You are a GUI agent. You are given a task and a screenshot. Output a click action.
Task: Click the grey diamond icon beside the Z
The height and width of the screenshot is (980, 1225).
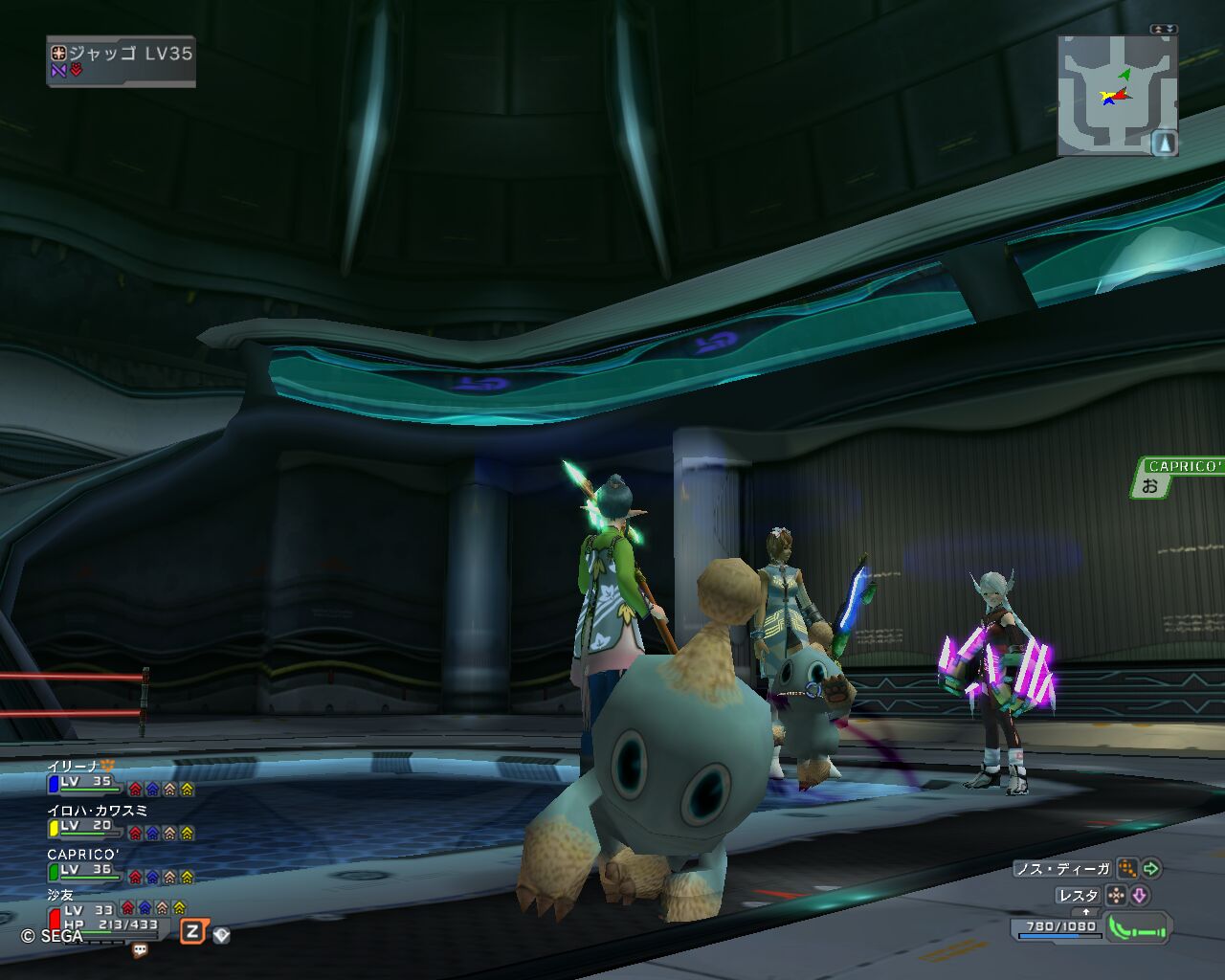221,934
